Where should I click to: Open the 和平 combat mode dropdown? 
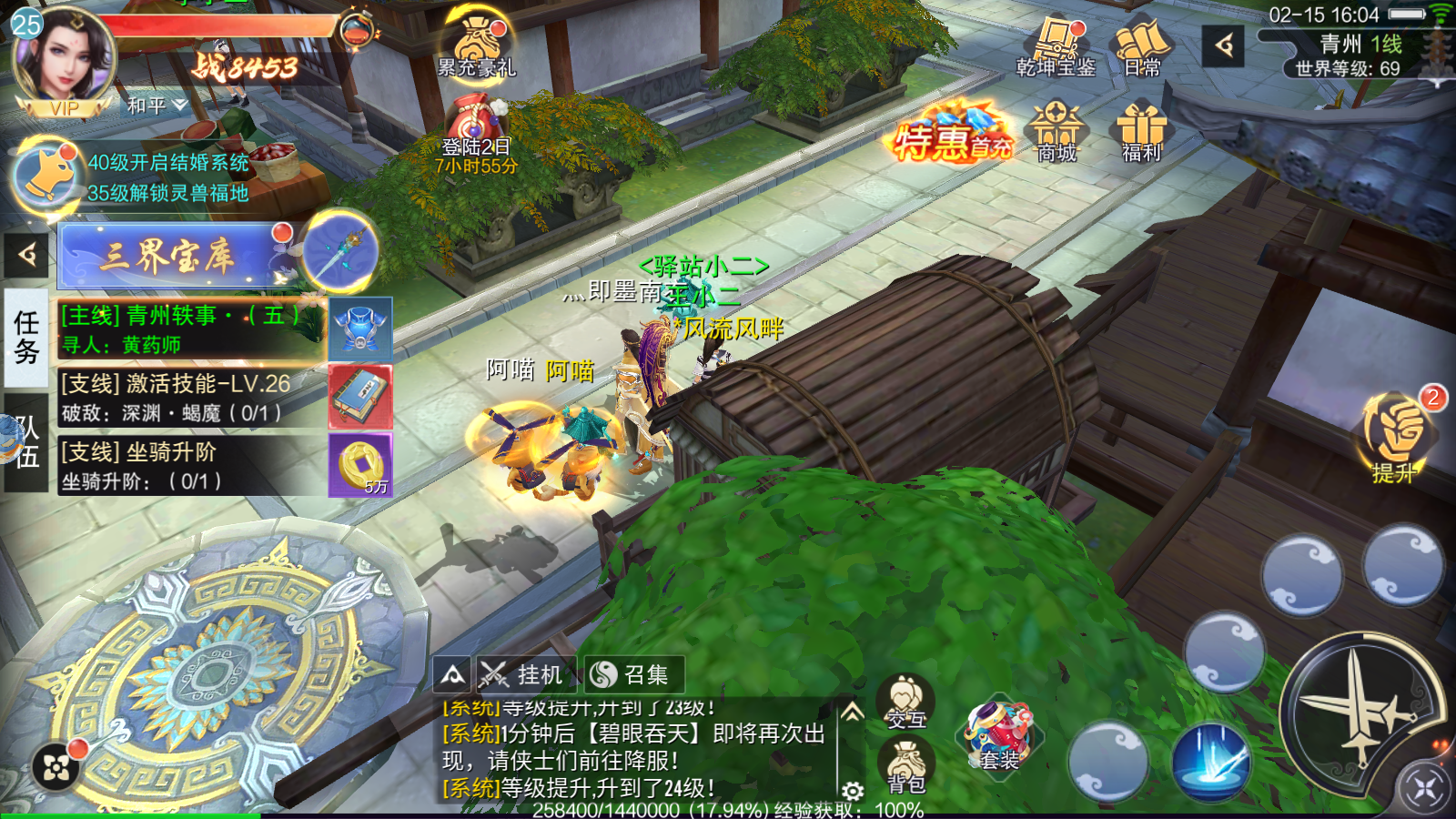[x=157, y=106]
